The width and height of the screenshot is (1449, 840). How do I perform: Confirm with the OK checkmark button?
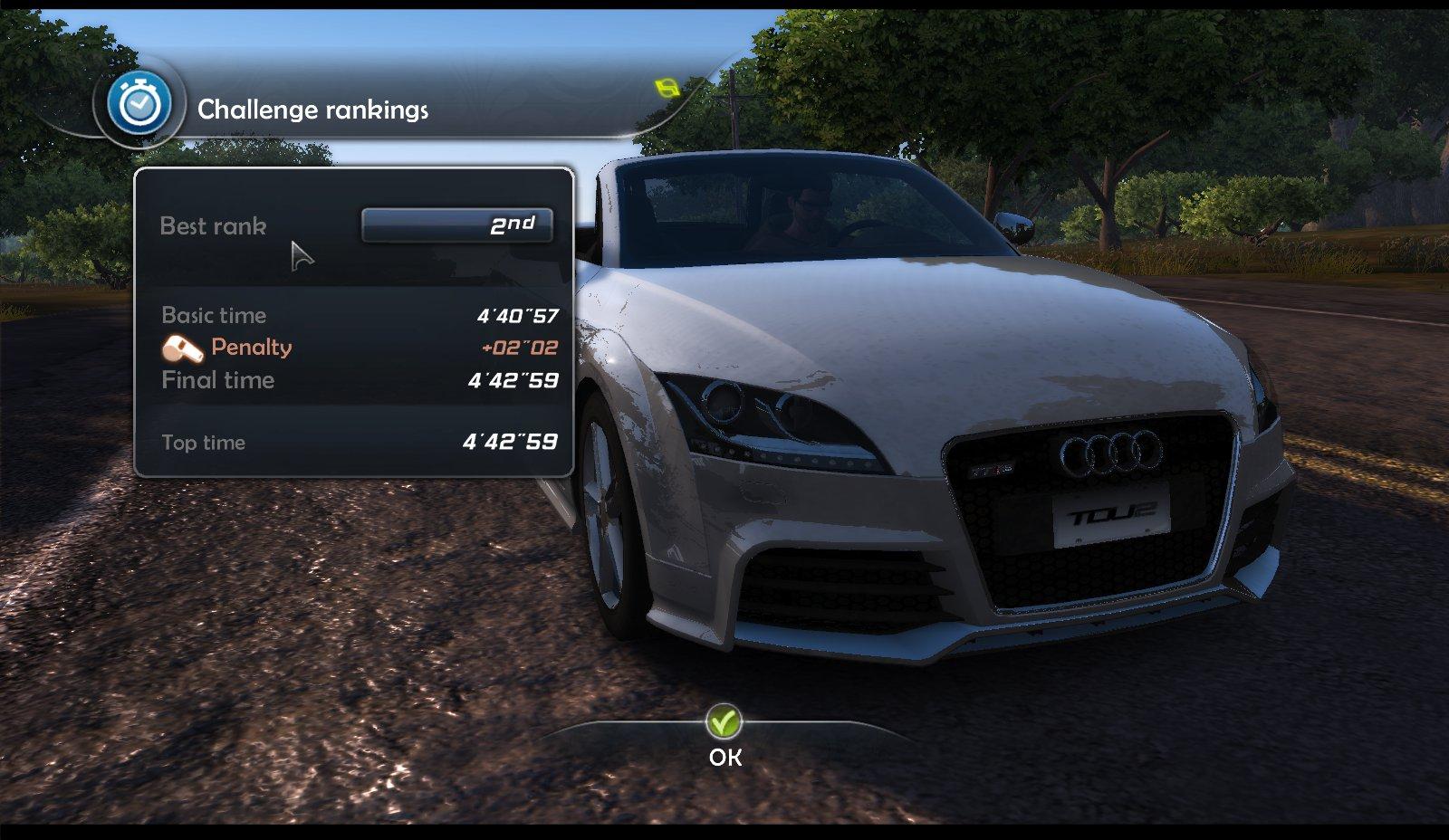pos(724,723)
